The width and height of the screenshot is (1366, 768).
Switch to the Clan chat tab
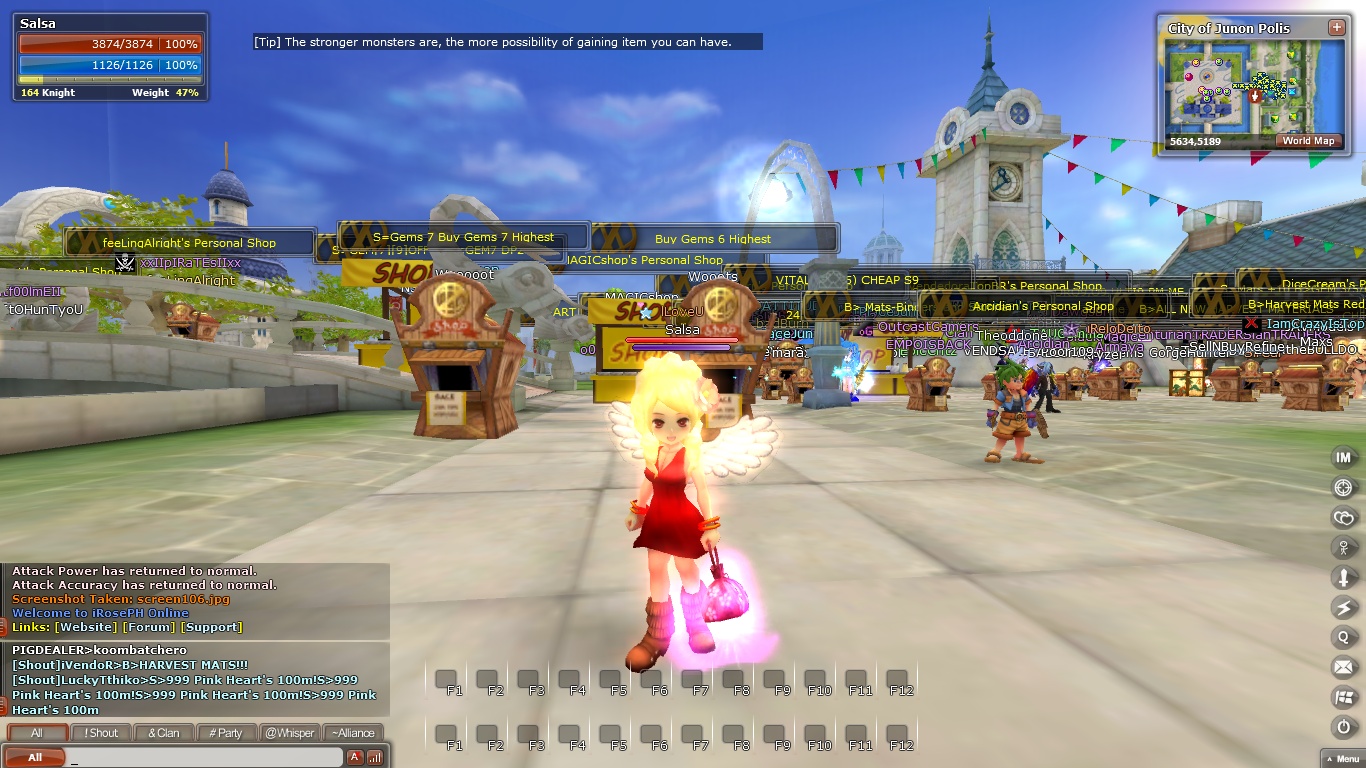[163, 733]
